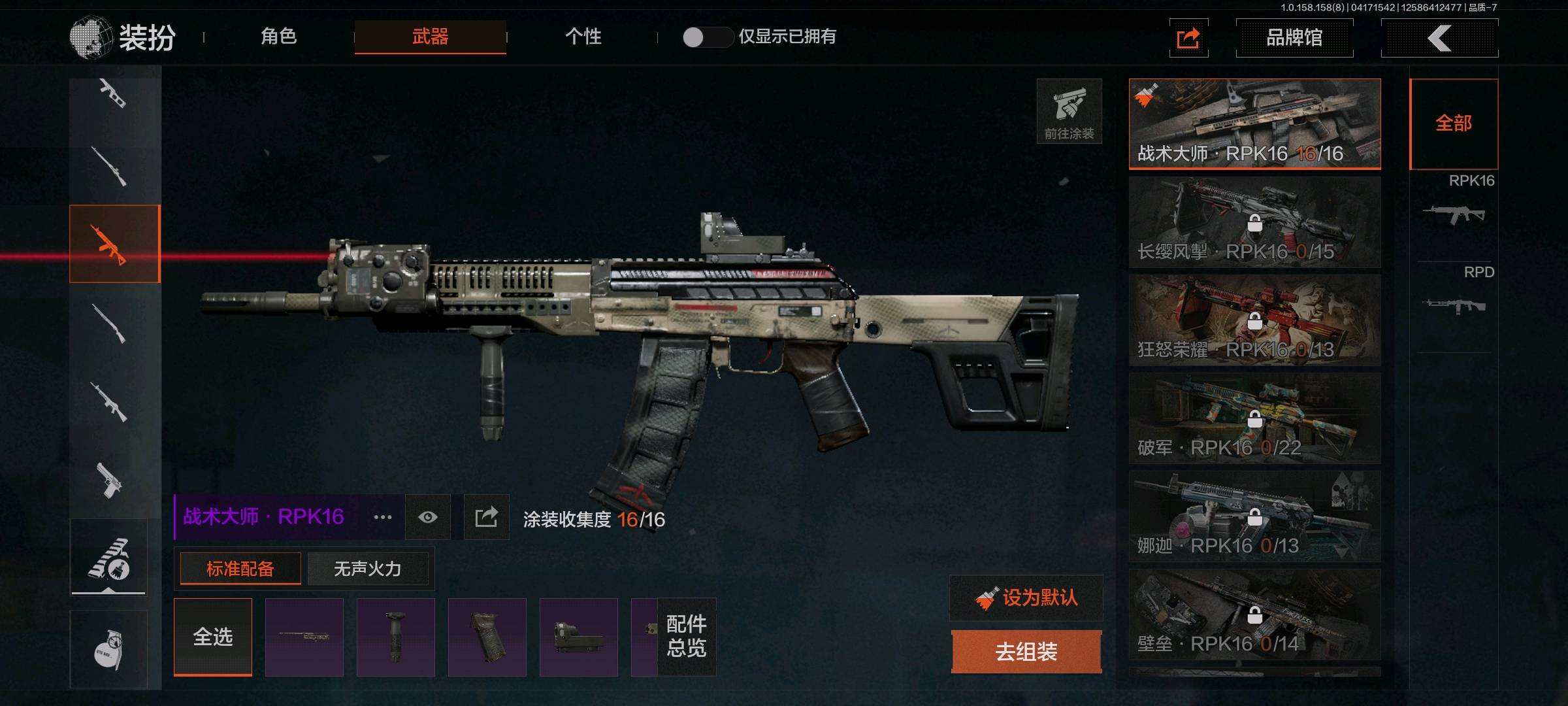The width and height of the screenshot is (1568, 706).
Task: Switch to 无声火力 loadout preset
Action: pyautogui.click(x=367, y=569)
